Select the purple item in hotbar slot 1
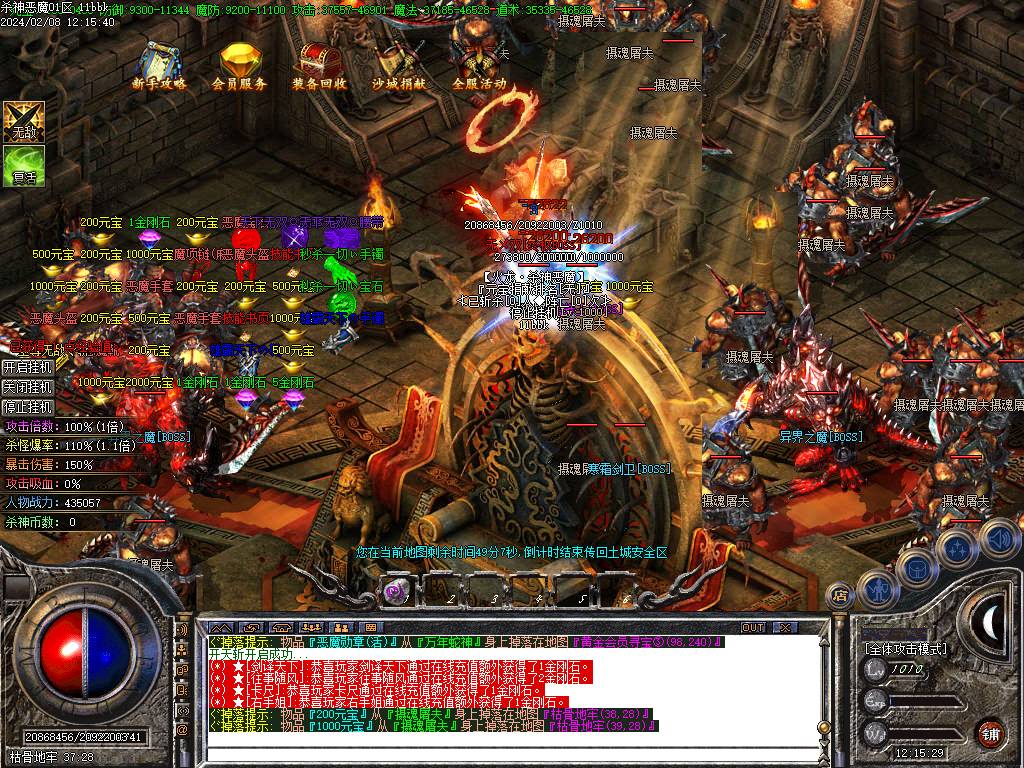The width and height of the screenshot is (1024, 768). [x=395, y=592]
